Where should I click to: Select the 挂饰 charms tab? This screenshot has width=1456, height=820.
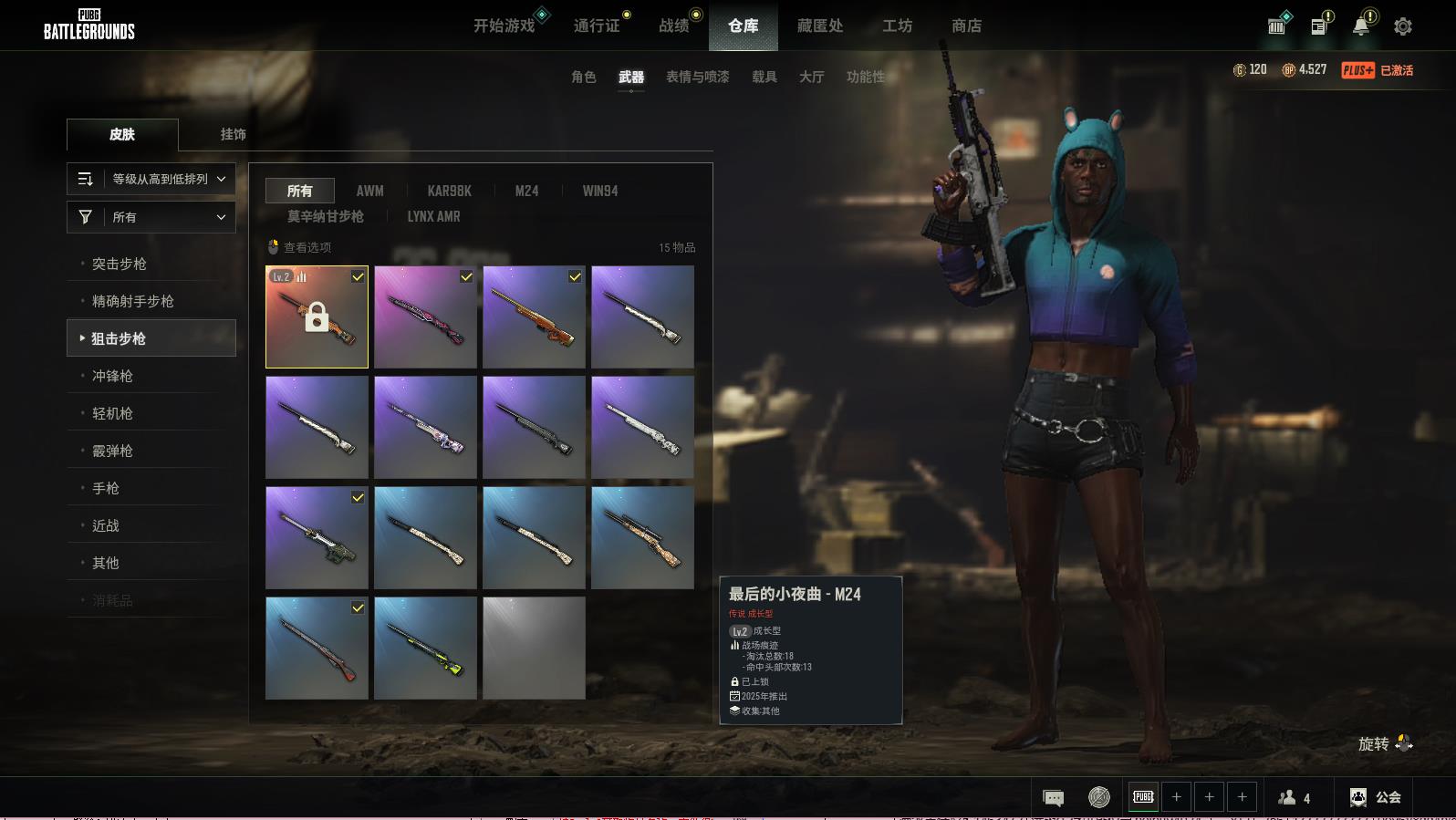(233, 134)
